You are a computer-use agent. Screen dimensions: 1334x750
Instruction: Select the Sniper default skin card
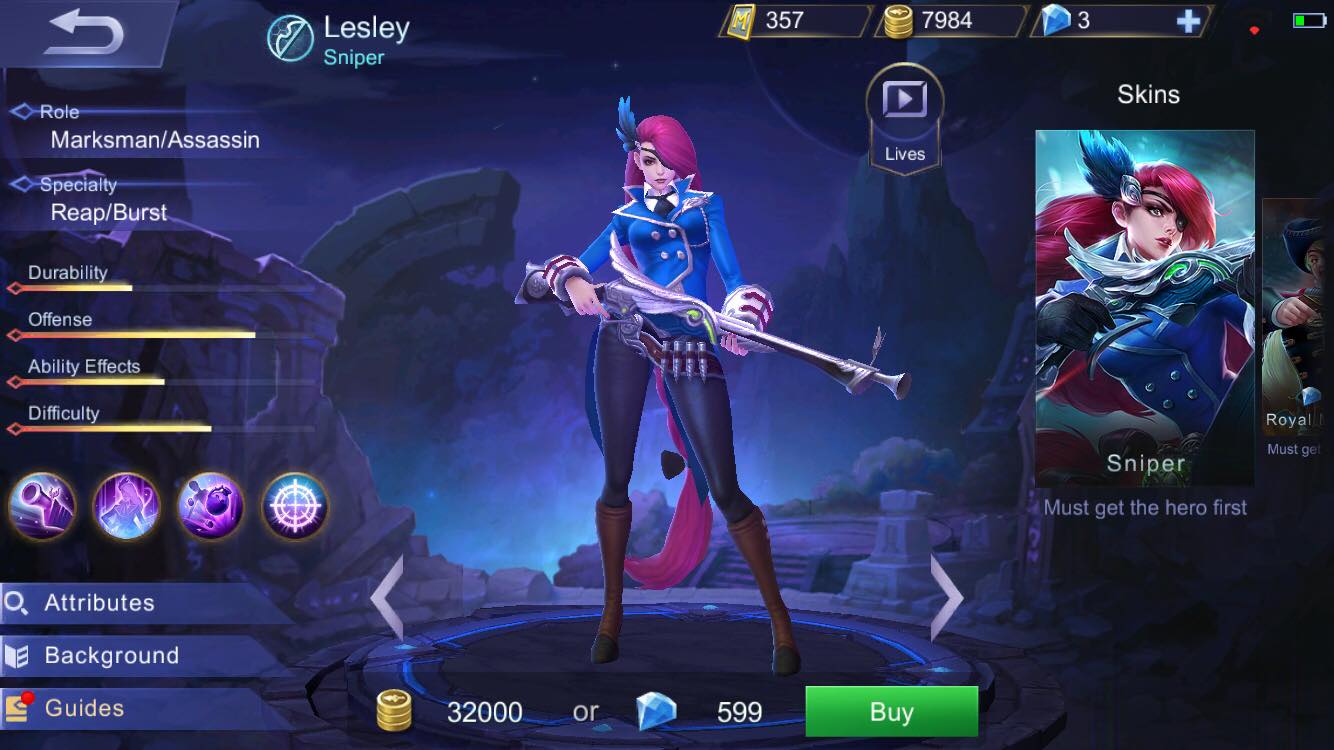pyautogui.click(x=1146, y=300)
